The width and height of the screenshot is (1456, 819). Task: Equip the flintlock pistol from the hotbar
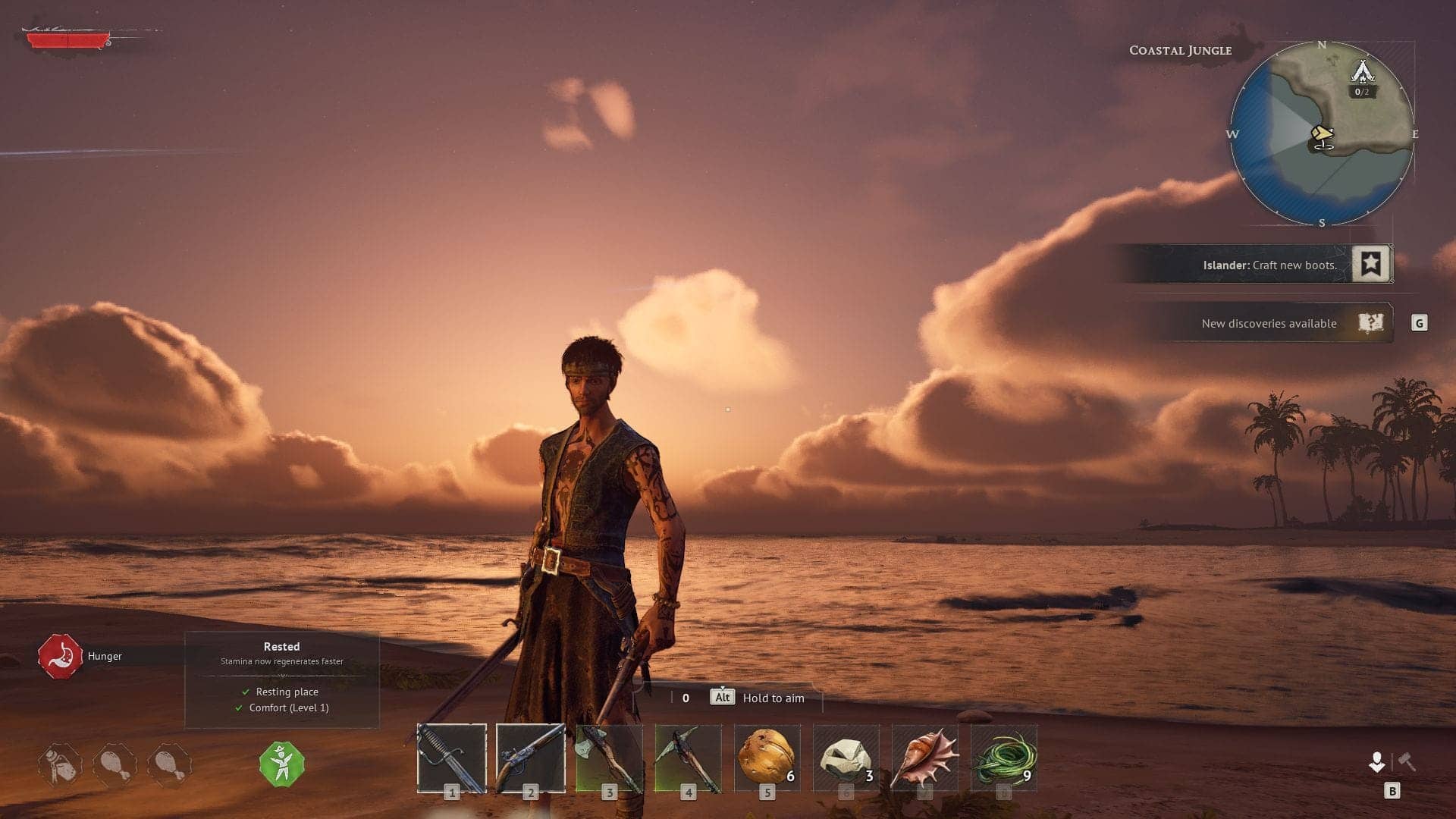pyautogui.click(x=530, y=758)
